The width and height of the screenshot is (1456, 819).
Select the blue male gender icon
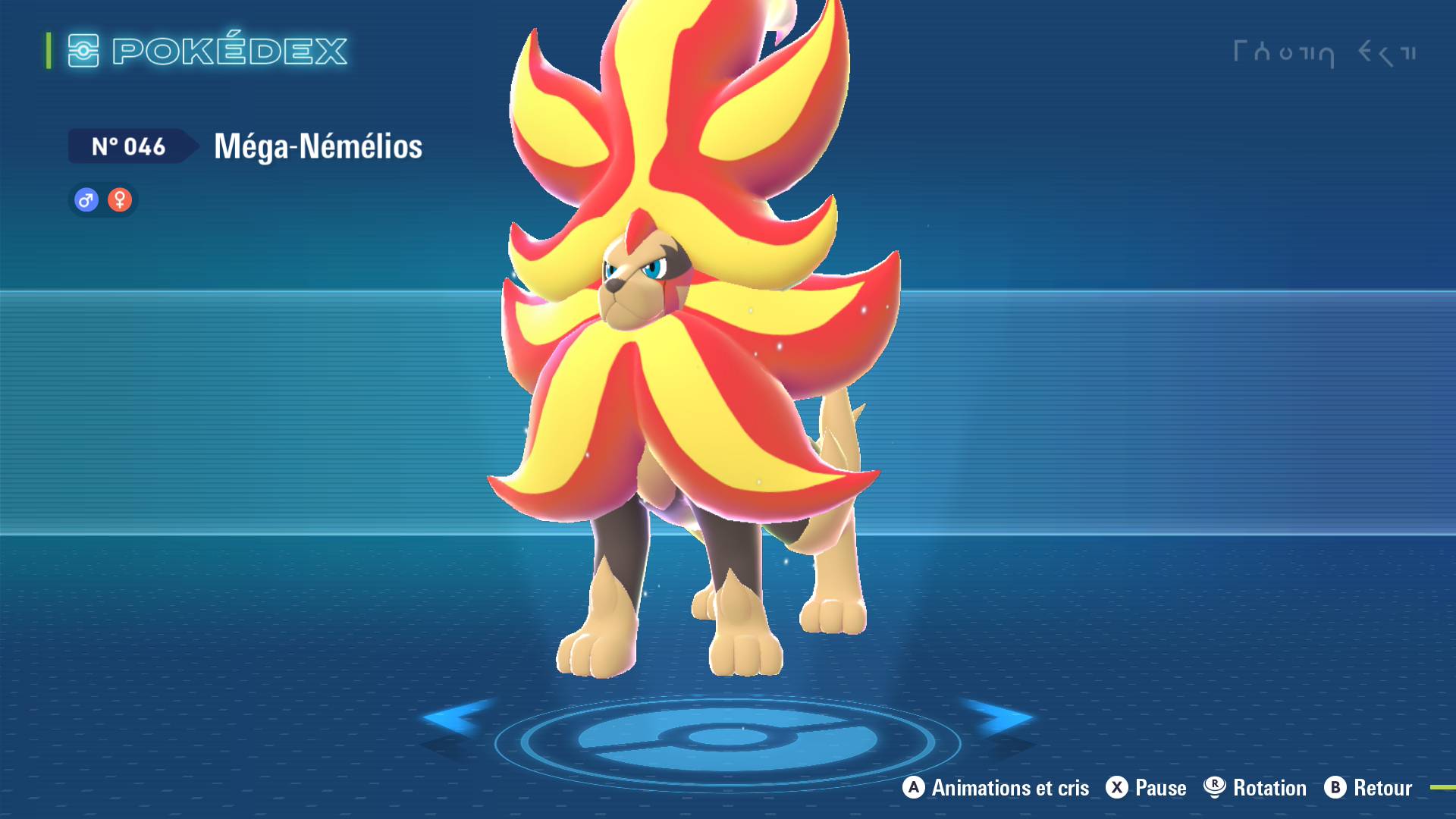click(86, 200)
